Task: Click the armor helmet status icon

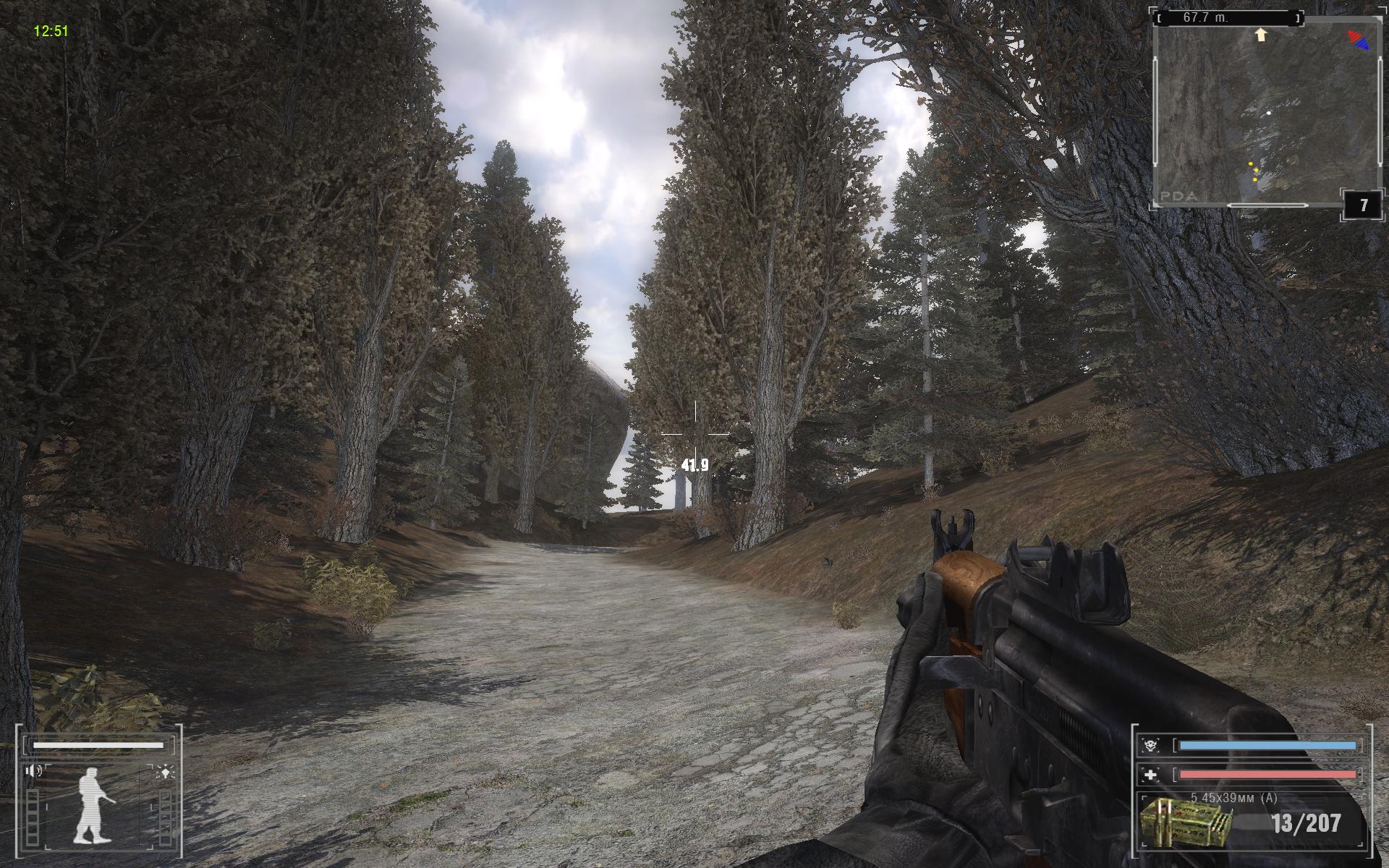Action: (x=1150, y=745)
